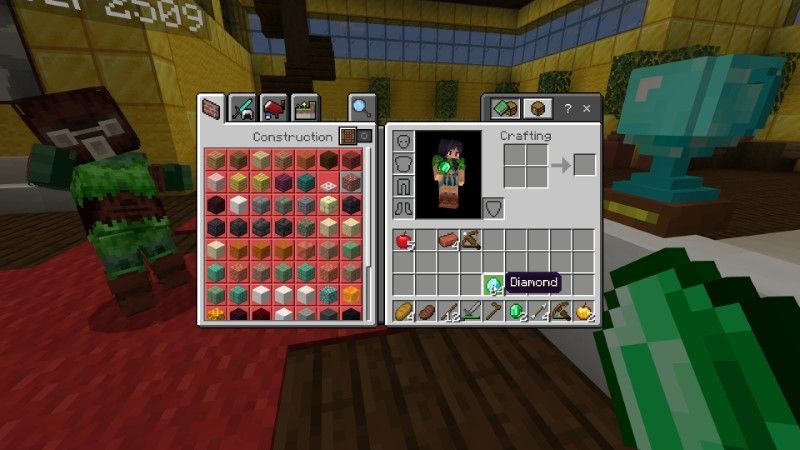Image resolution: width=800 pixels, height=450 pixels.
Task: Click the helmet armor slot
Action: coord(403,142)
